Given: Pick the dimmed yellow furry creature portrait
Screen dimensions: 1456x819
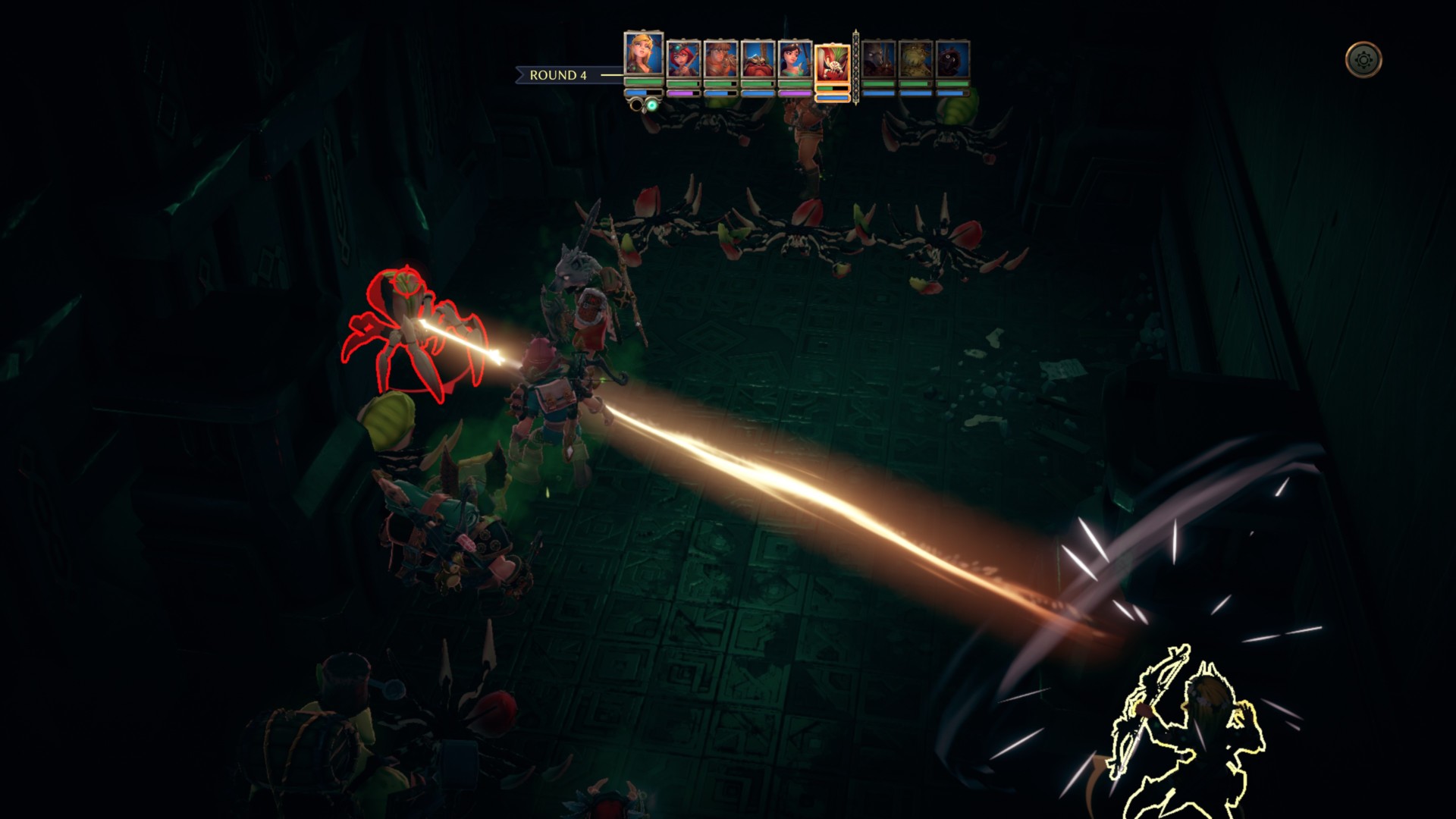Looking at the screenshot, I should tap(915, 59).
